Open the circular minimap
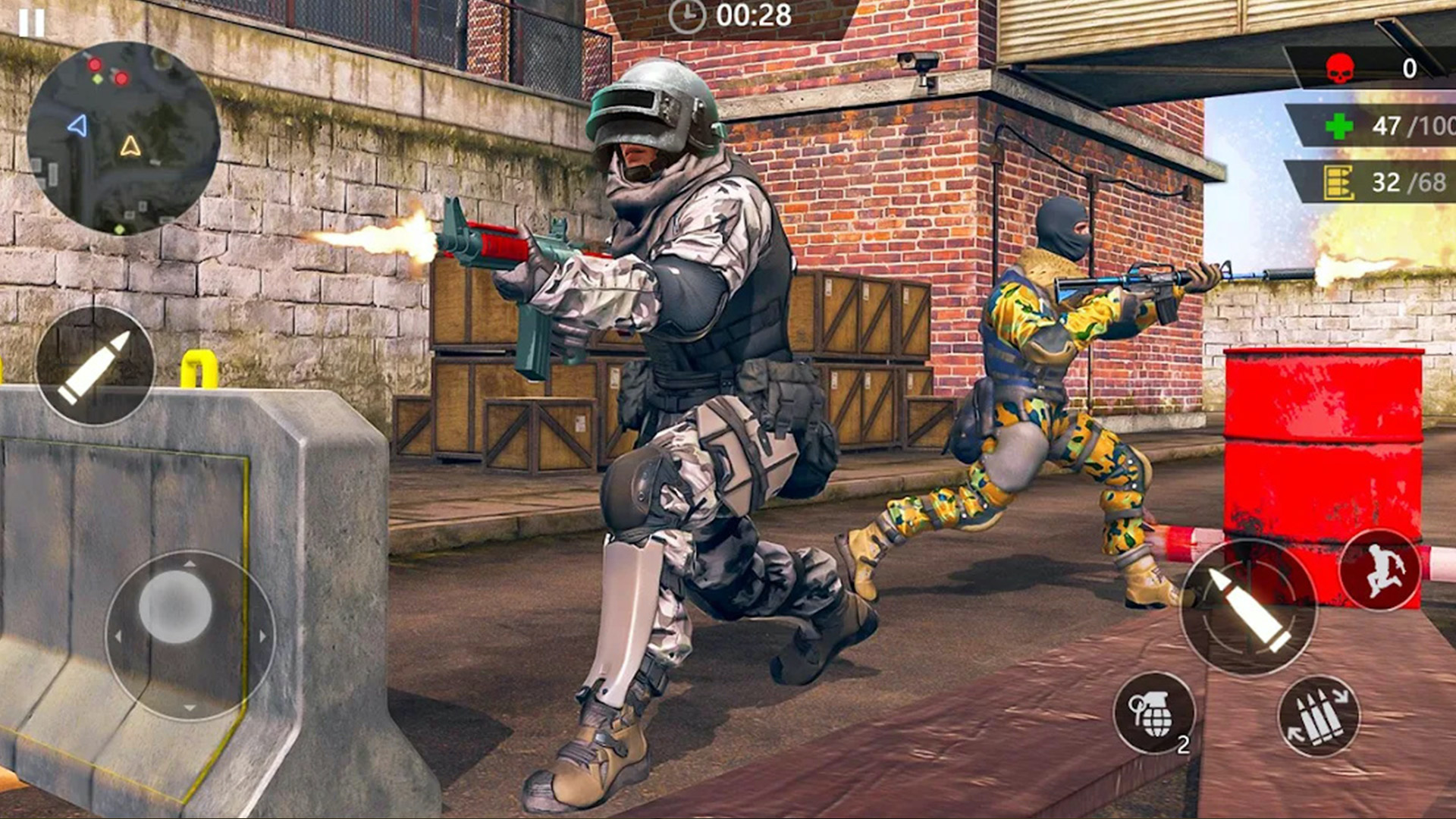 tap(124, 138)
